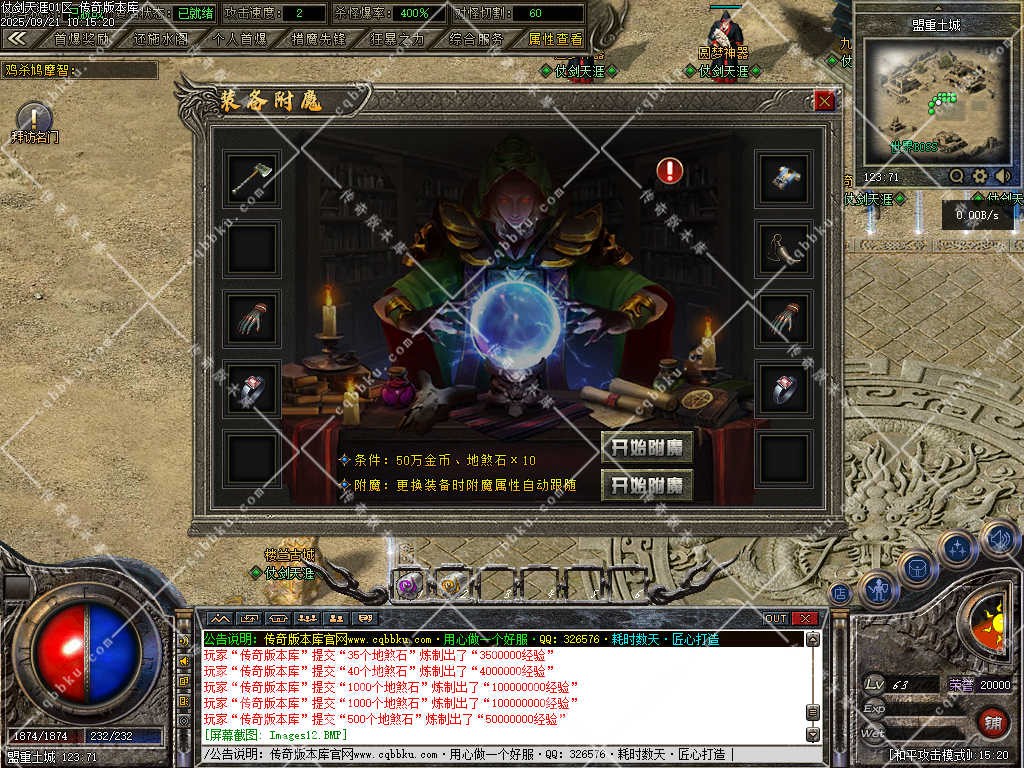
Task: Close the chat panel with the red X
Action: tap(805, 618)
